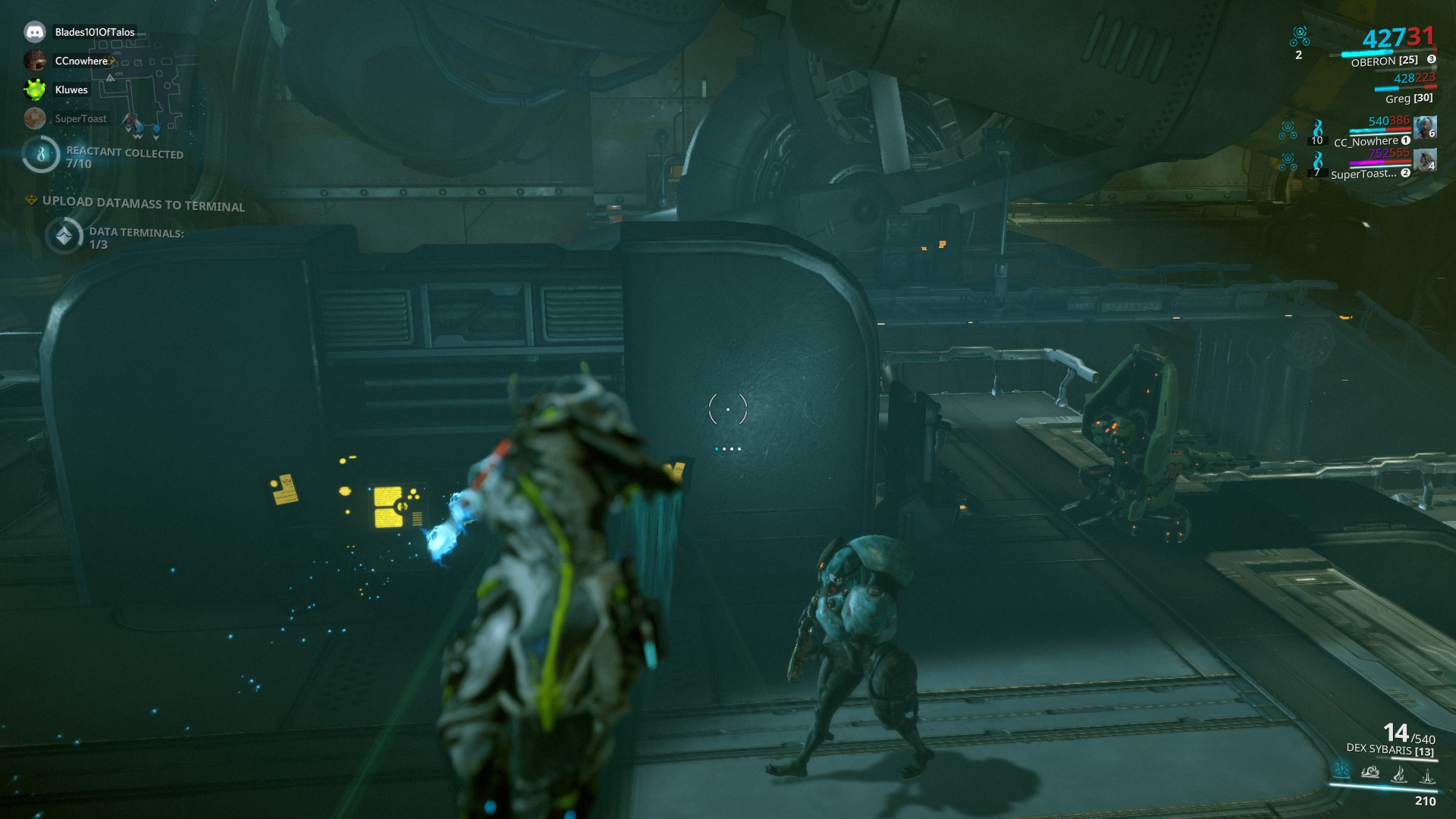The height and width of the screenshot is (819, 1456).
Task: Select CCnowhere in the Discord voice list
Action: point(35,61)
